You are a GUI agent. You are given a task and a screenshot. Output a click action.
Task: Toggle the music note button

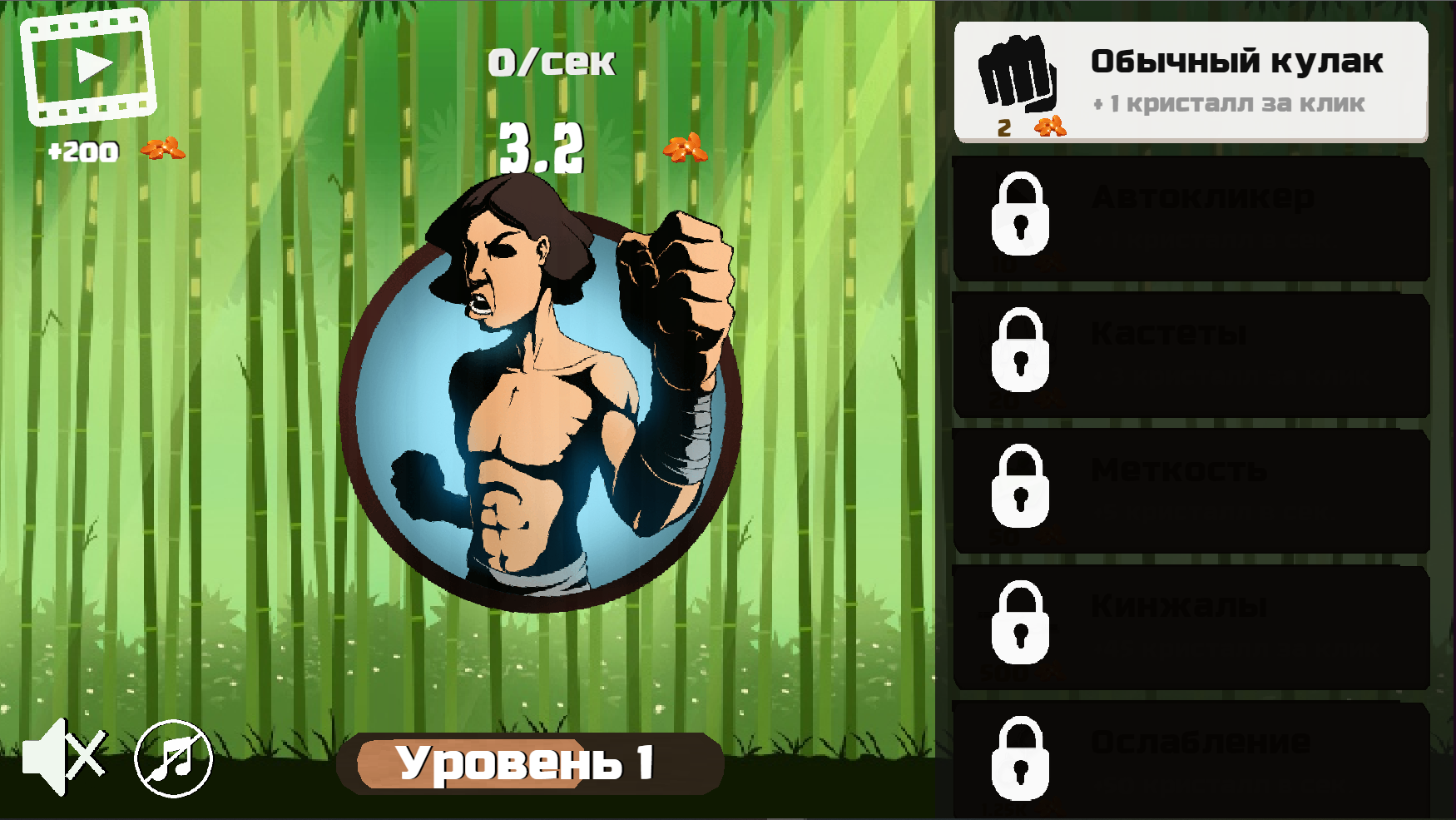click(x=172, y=759)
